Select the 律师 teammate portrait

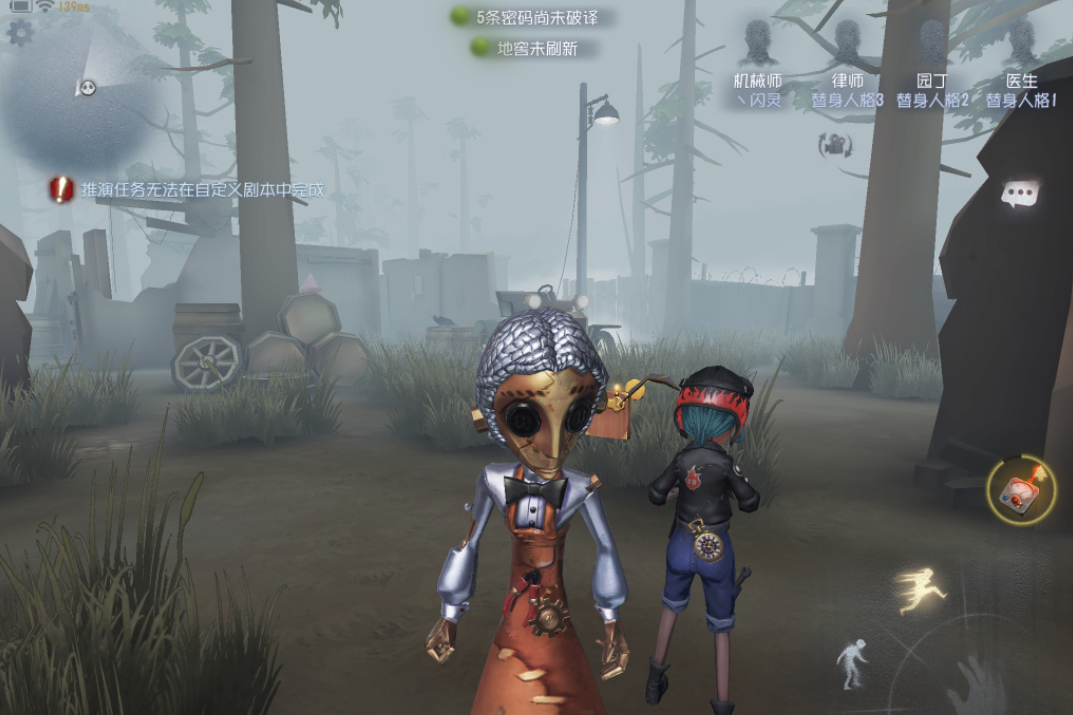pyautogui.click(x=847, y=45)
